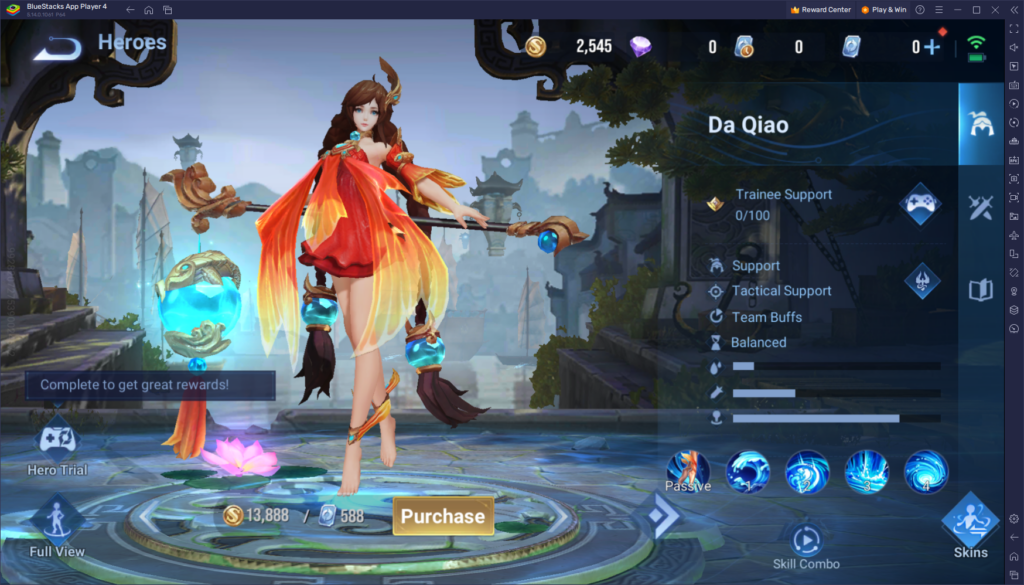
Task: Select skill icon numbered 2
Action: tap(807, 471)
